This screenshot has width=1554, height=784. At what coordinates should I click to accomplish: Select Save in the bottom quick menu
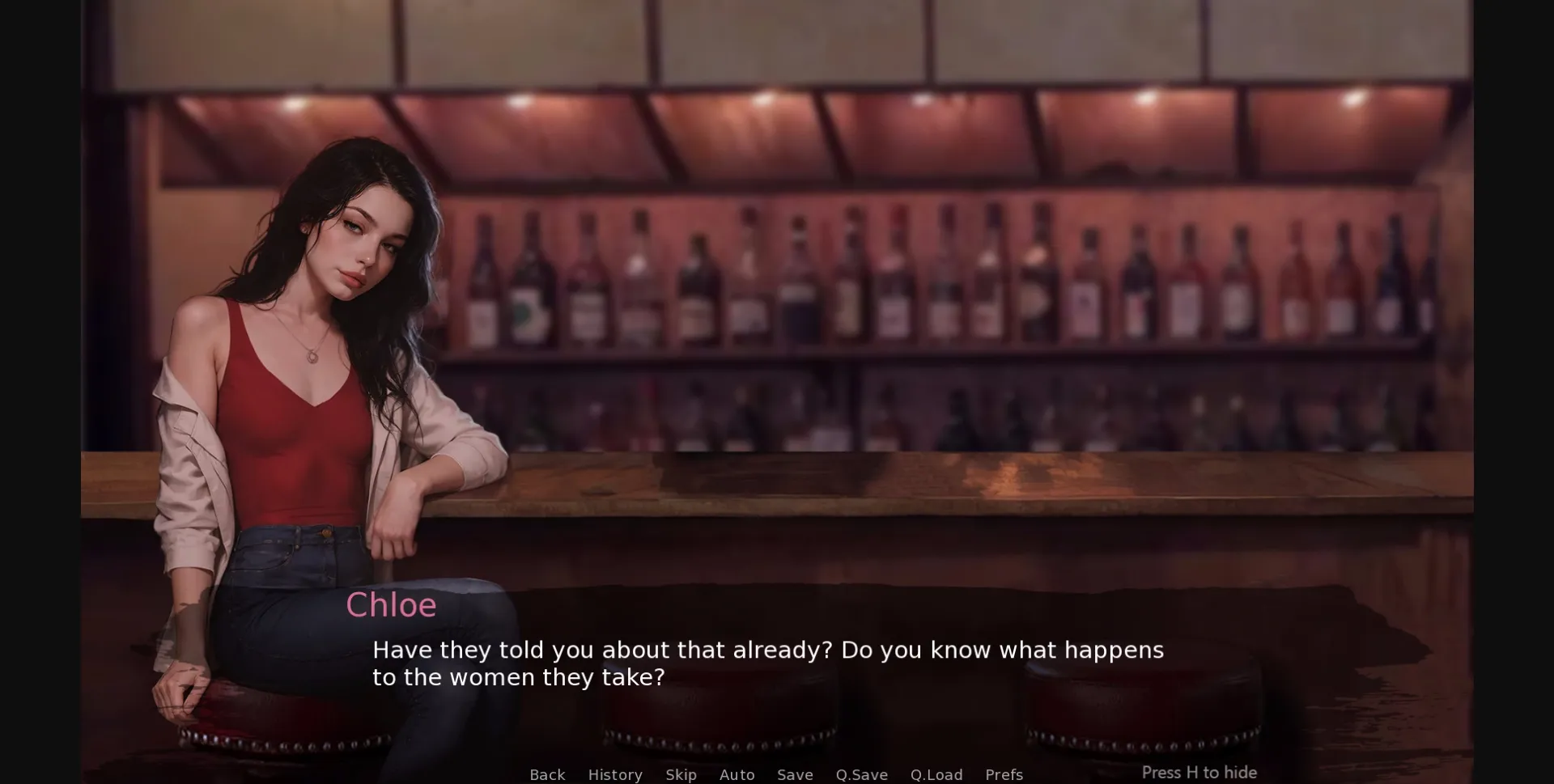pyautogui.click(x=795, y=774)
